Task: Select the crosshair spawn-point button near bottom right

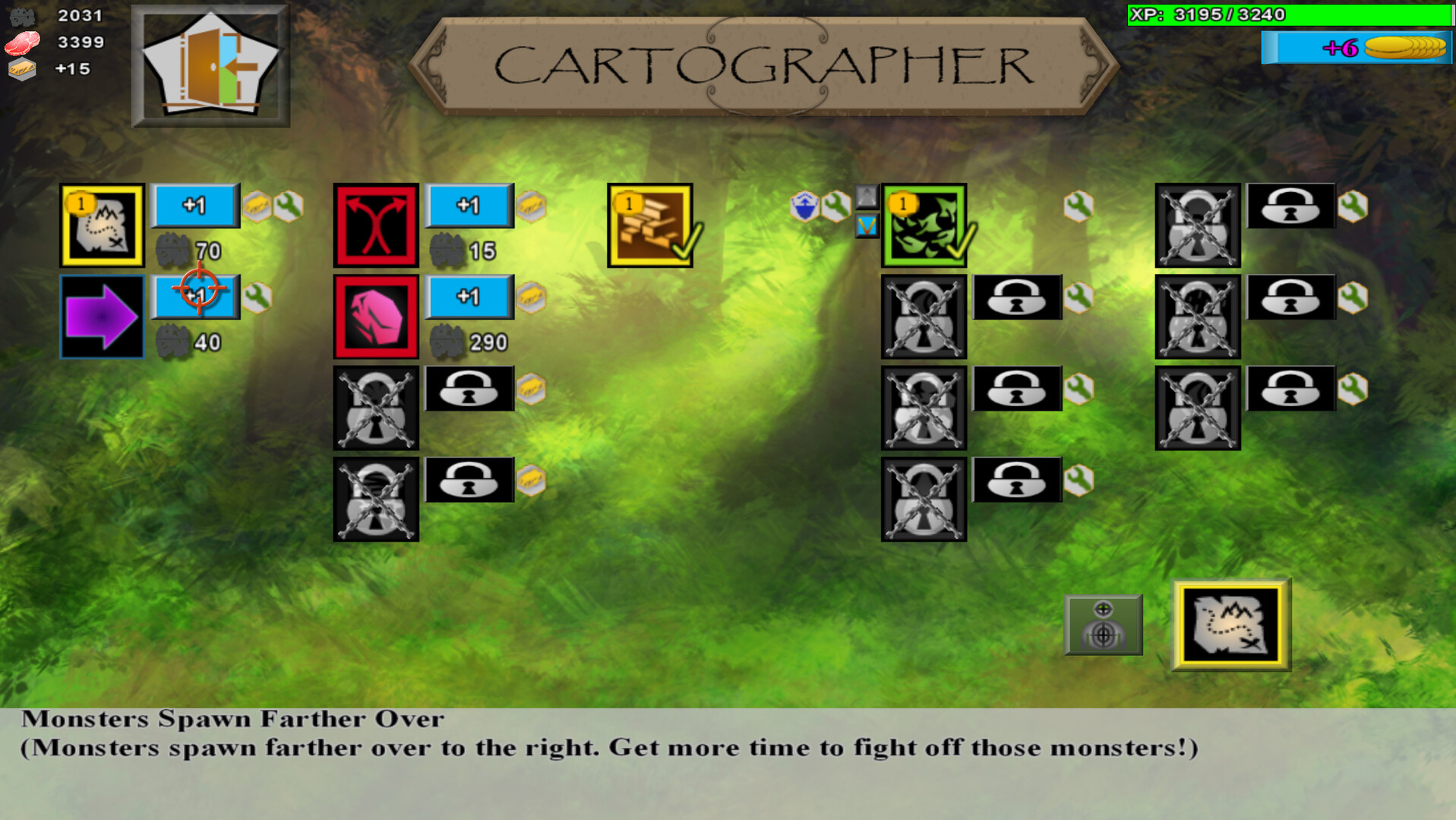Action: [1103, 626]
